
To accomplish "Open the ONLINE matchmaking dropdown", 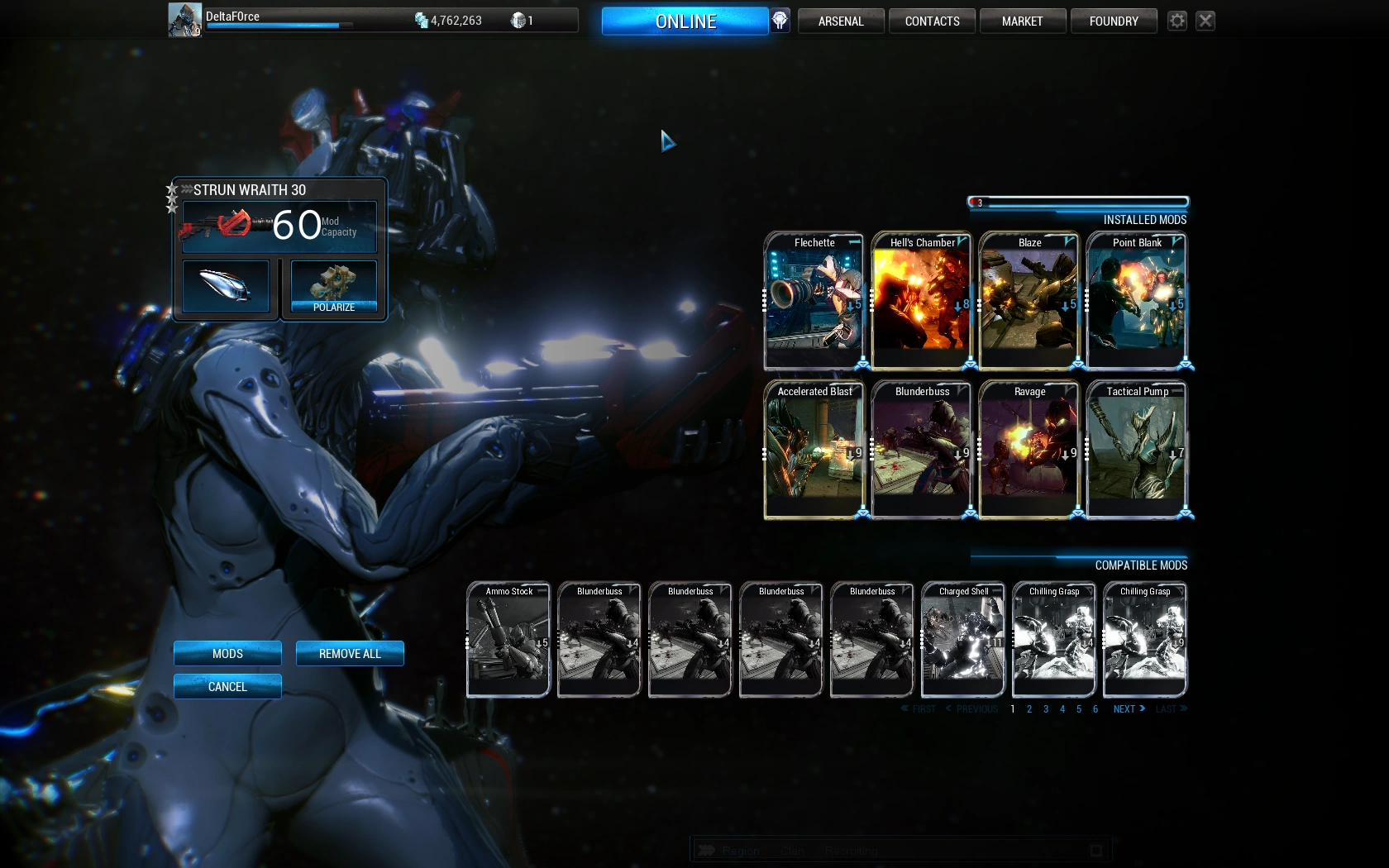I will (685, 21).
